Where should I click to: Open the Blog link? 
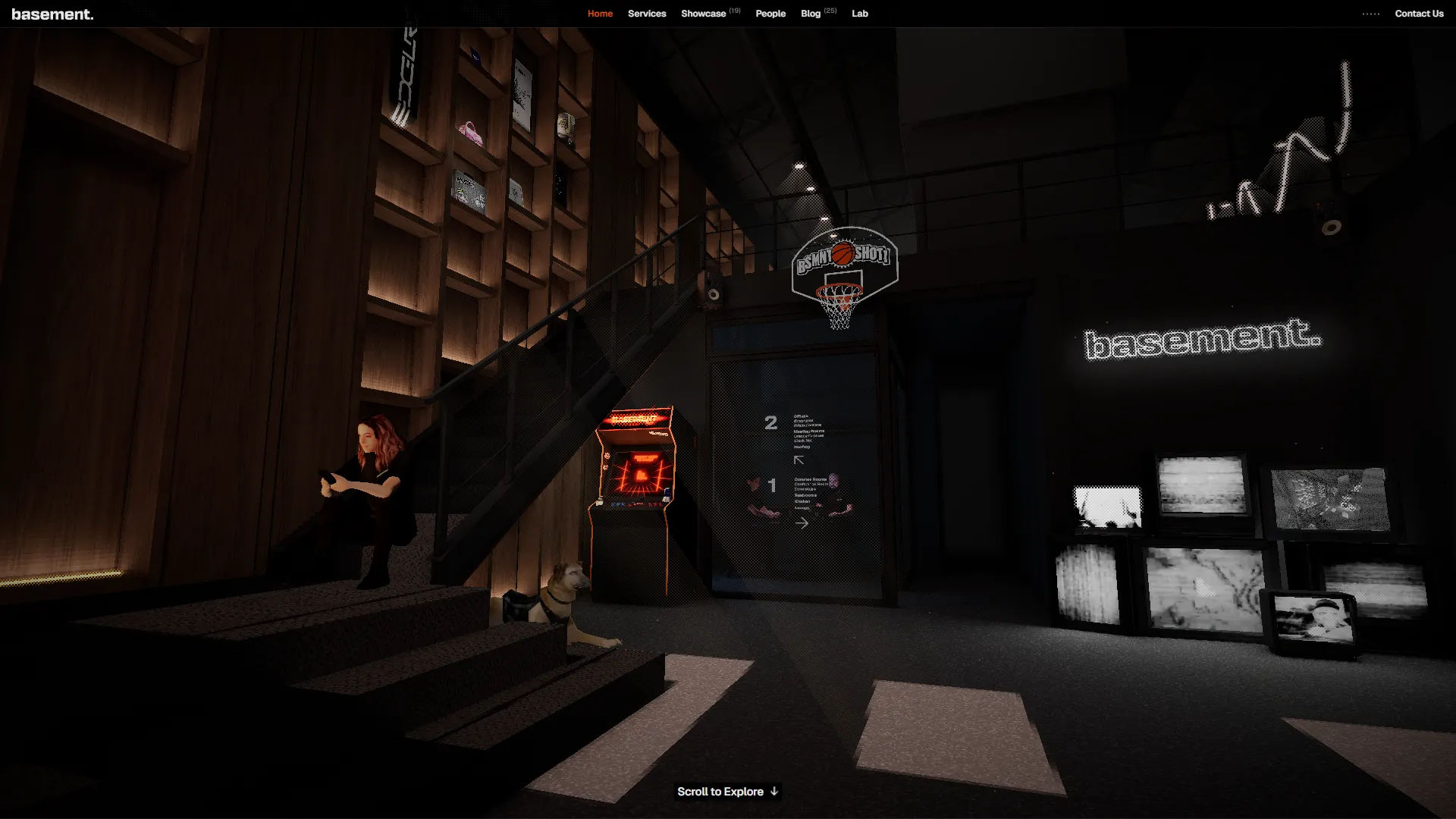coord(811,14)
